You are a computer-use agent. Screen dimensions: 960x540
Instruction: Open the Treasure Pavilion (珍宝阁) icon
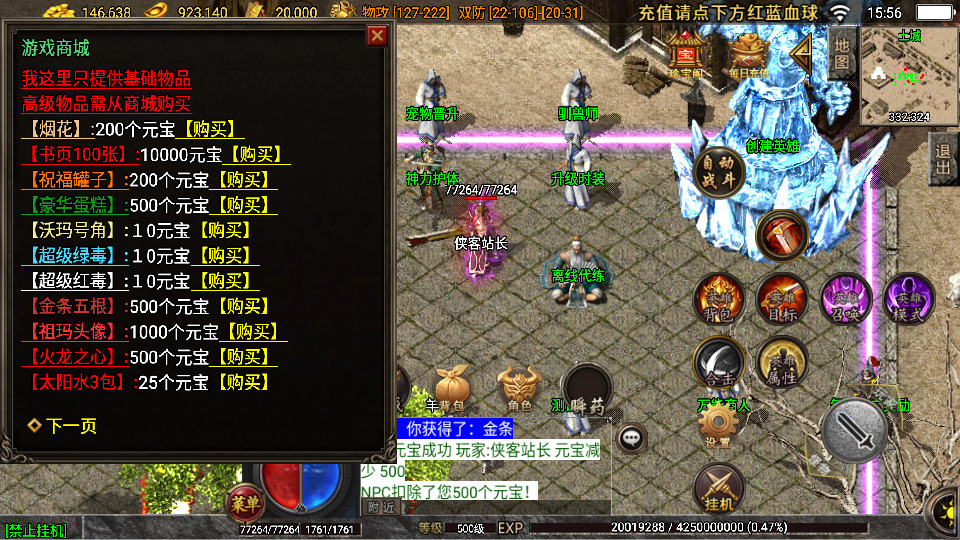tap(687, 54)
